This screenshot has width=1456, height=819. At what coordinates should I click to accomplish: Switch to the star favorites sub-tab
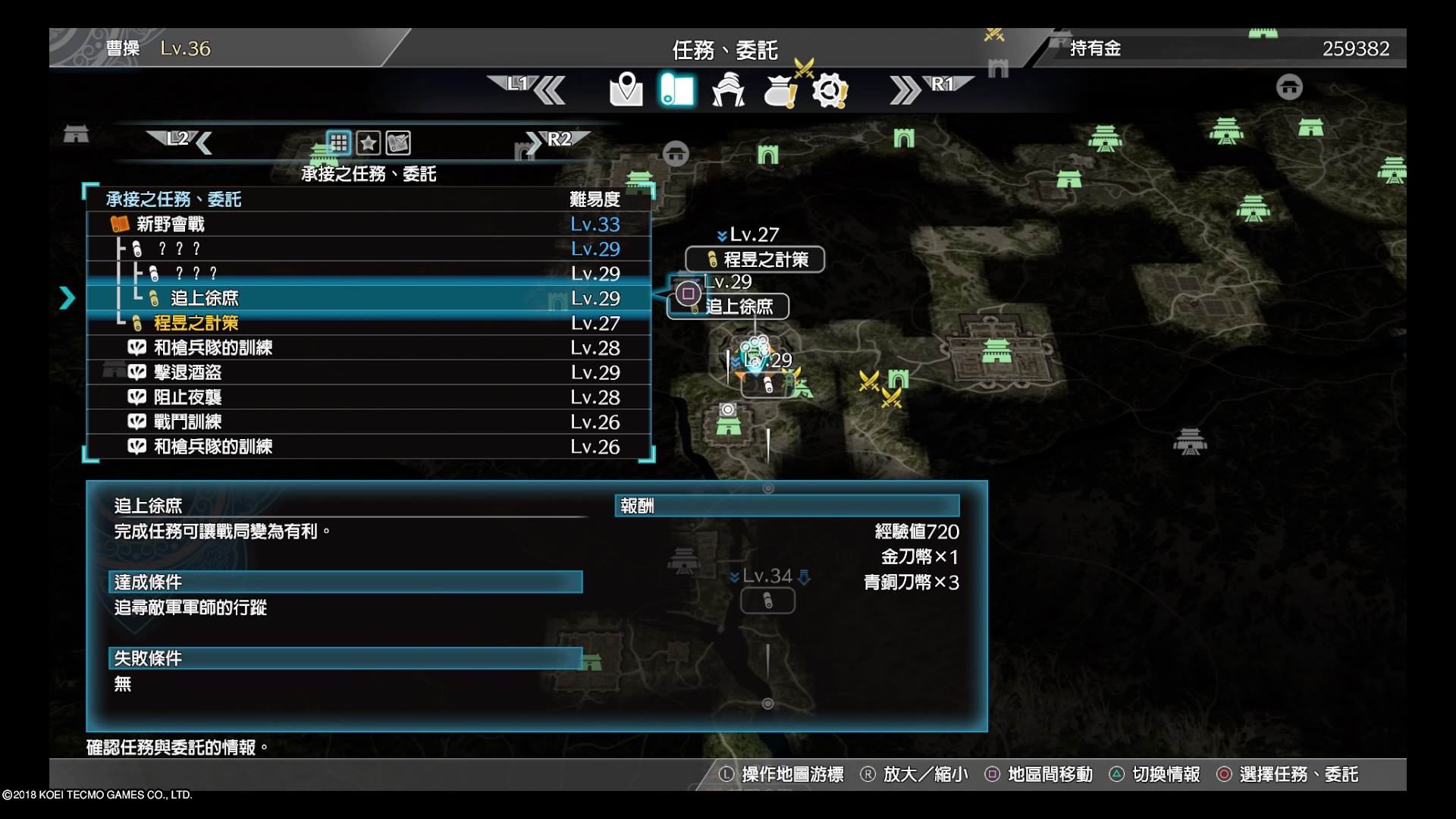(369, 143)
